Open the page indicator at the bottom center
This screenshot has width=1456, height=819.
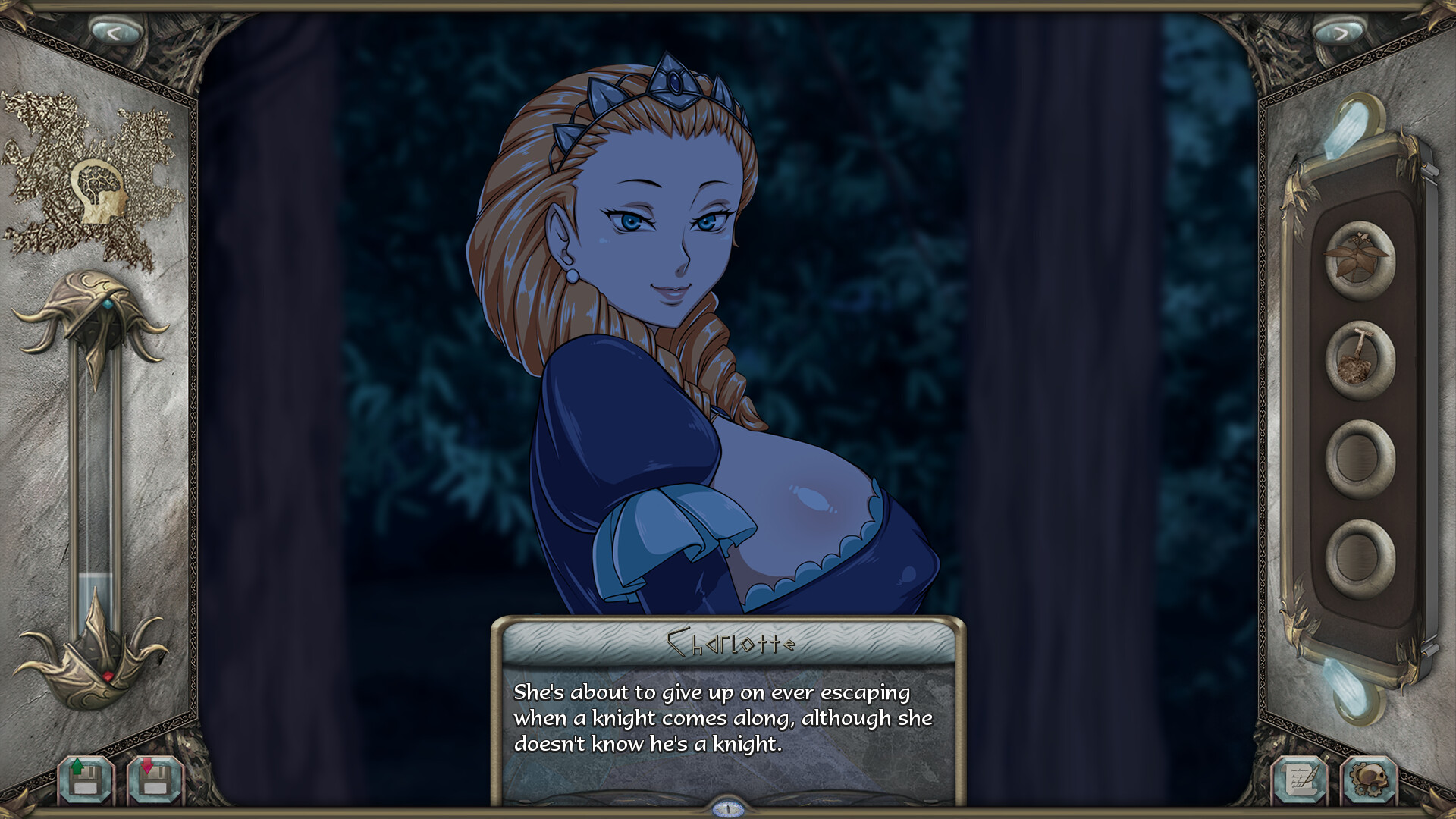727,809
